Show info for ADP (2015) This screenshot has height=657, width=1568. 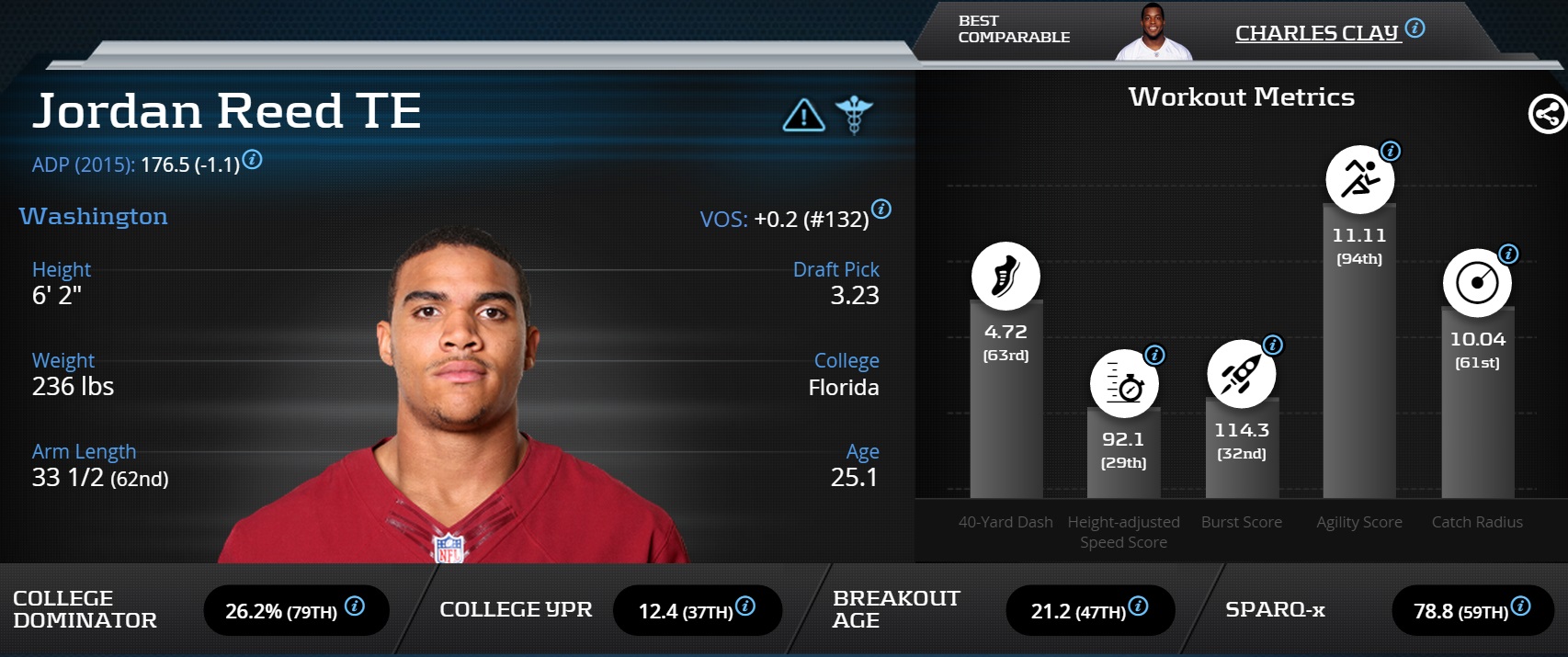click(x=252, y=160)
